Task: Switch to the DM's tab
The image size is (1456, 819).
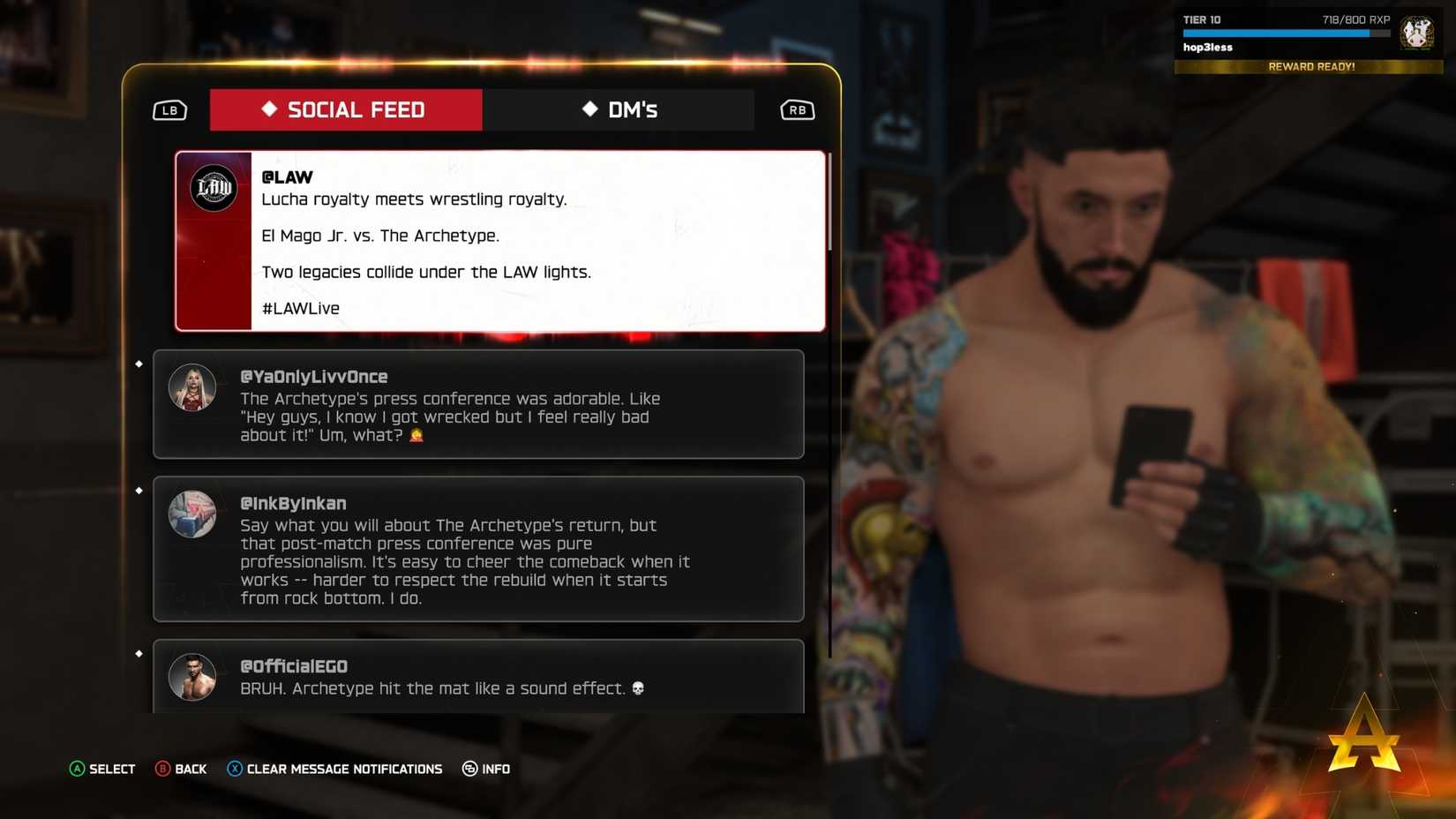Action: coord(619,109)
